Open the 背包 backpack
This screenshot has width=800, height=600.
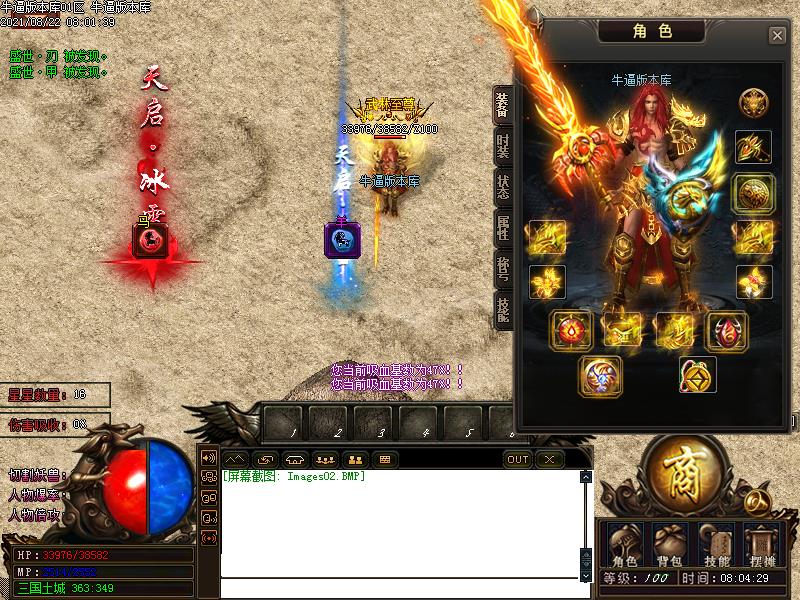[670, 546]
